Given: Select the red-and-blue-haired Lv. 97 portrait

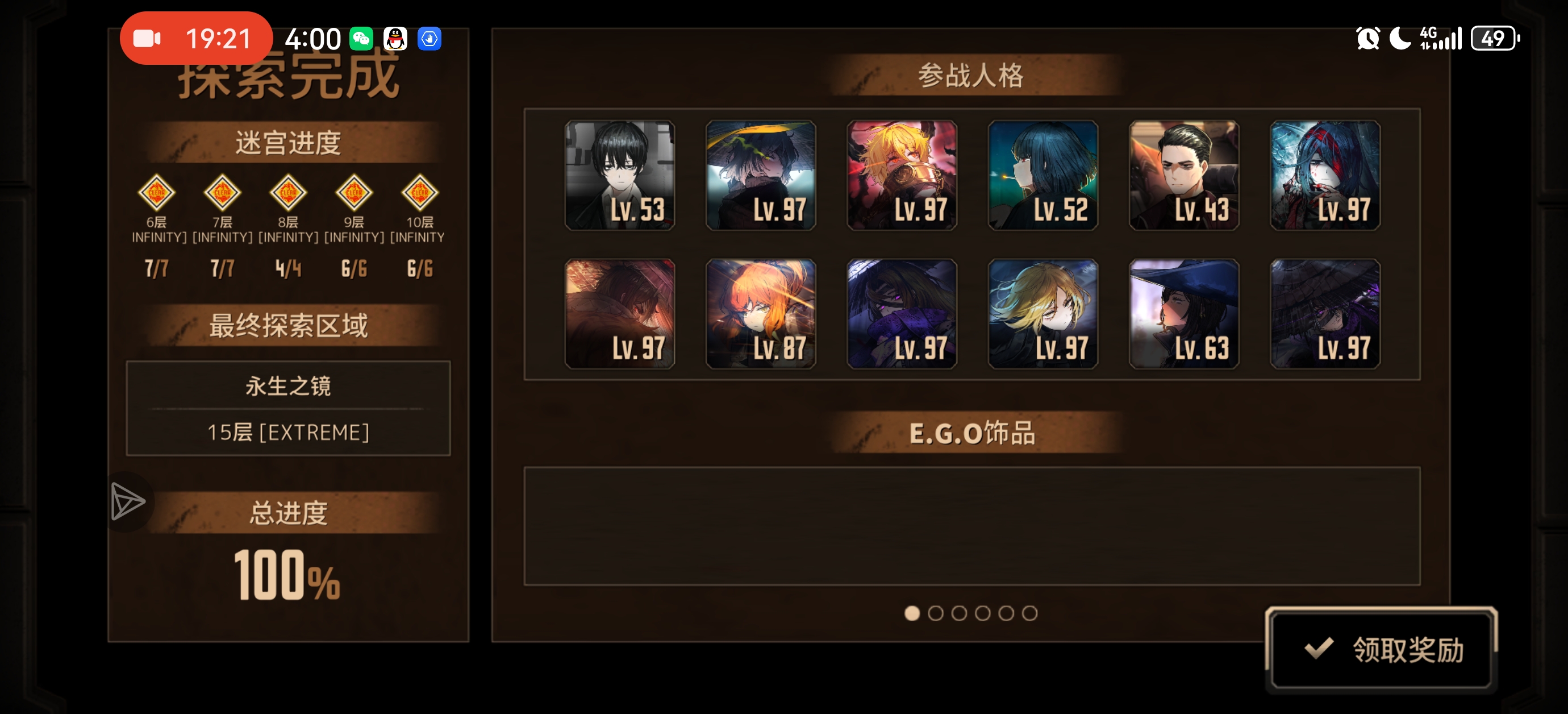Looking at the screenshot, I should click(x=1325, y=176).
